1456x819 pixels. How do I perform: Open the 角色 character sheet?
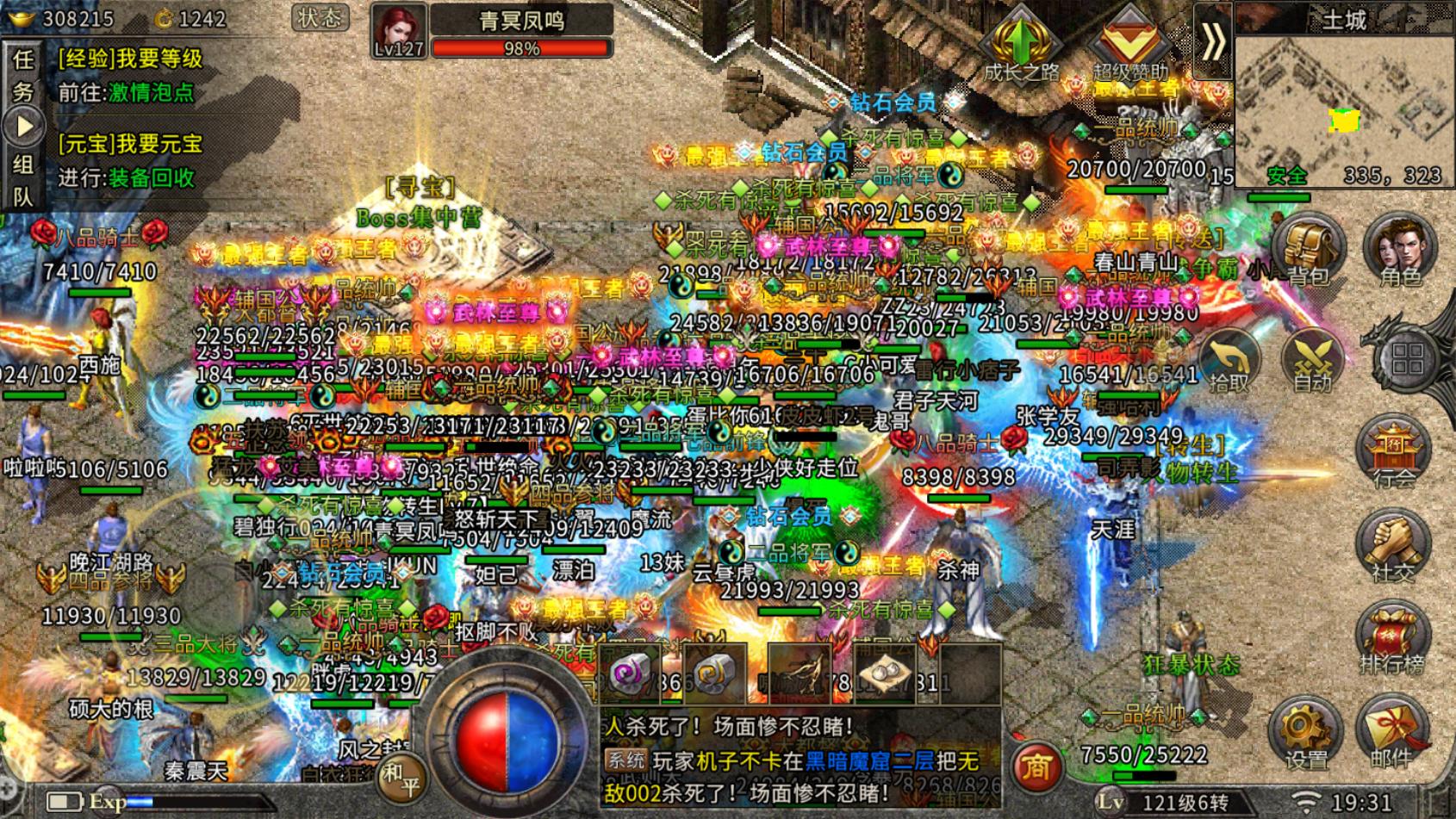(x=1400, y=250)
